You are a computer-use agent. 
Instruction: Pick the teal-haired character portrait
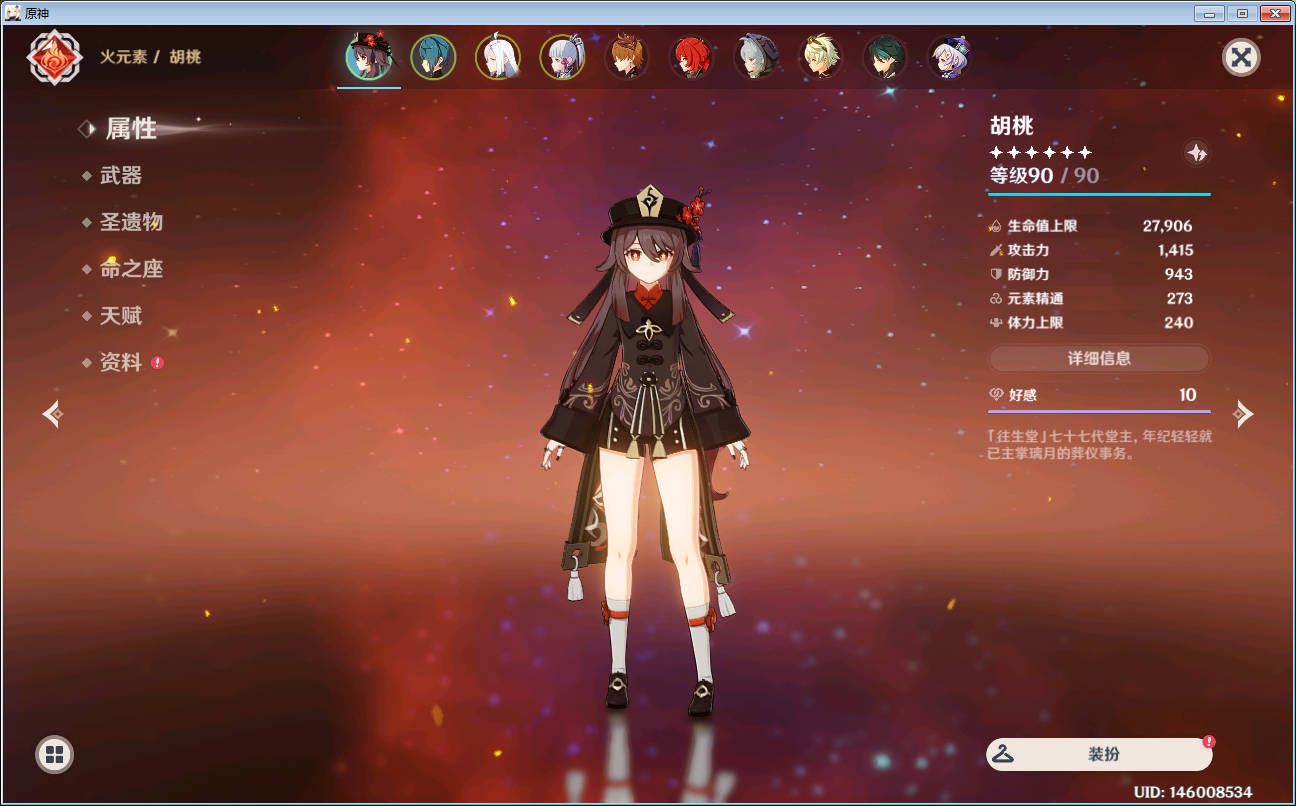pos(433,57)
